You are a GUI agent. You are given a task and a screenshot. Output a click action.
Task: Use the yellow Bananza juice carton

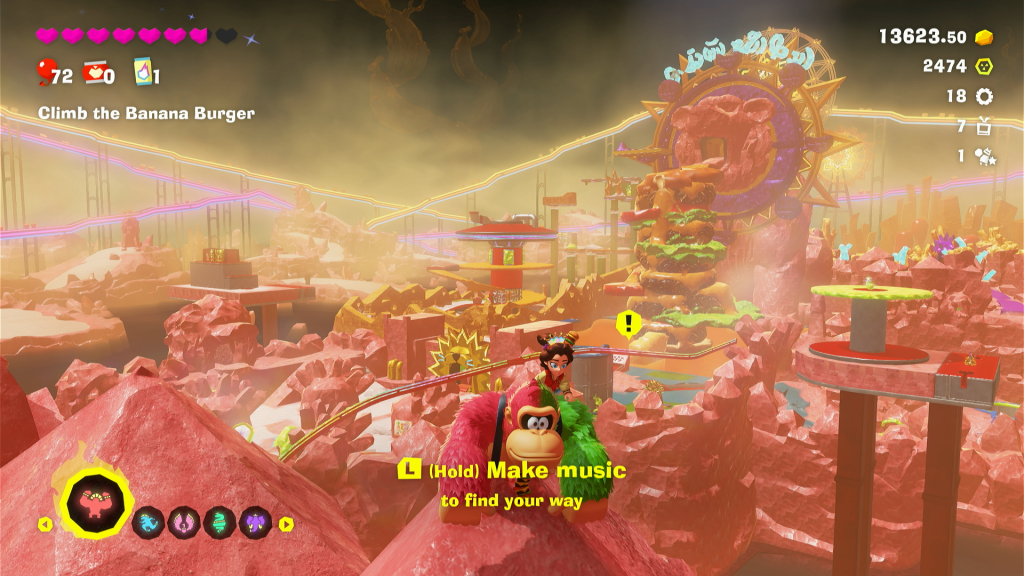141,73
